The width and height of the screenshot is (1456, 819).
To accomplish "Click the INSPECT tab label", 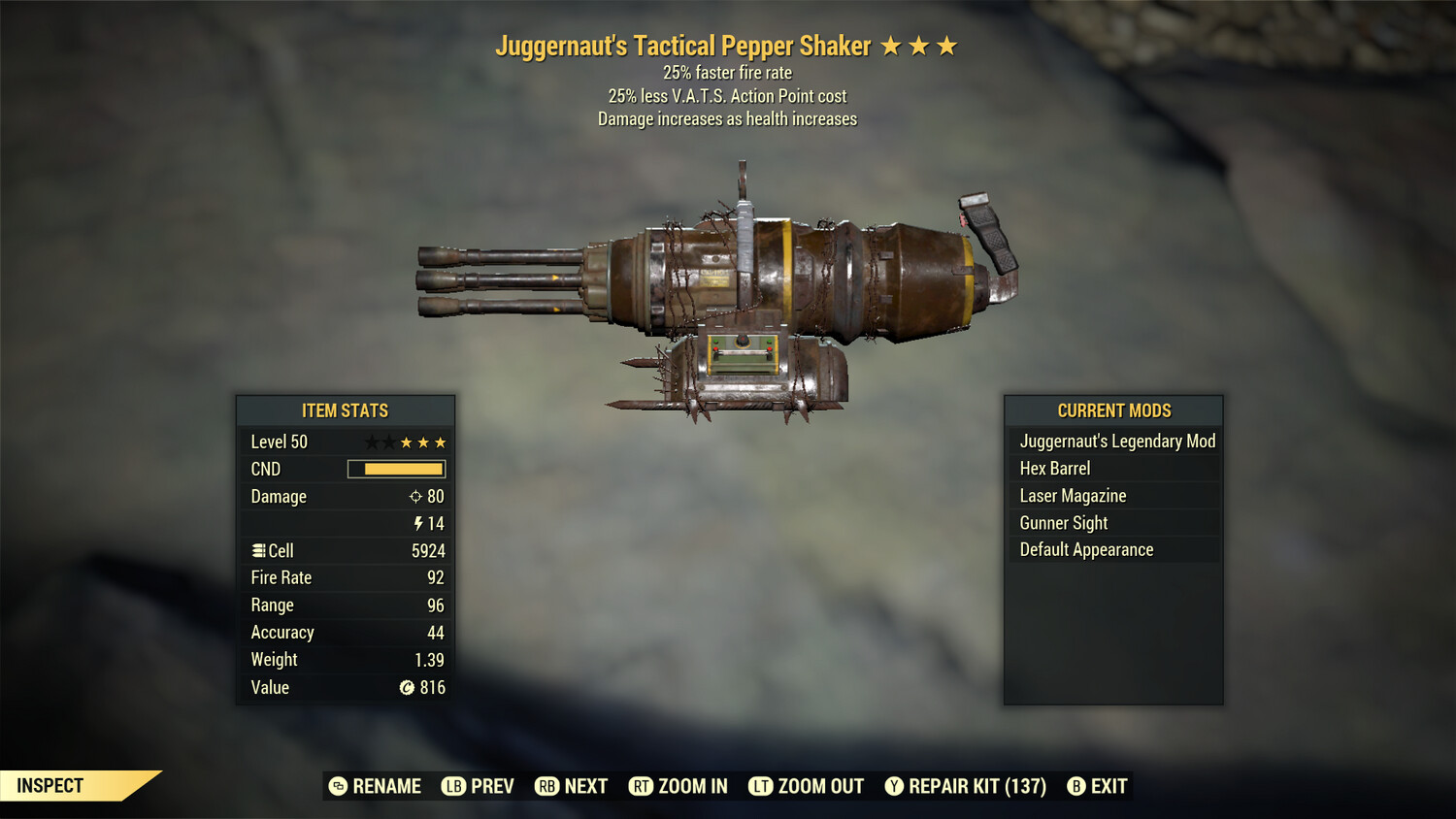I will point(50,785).
